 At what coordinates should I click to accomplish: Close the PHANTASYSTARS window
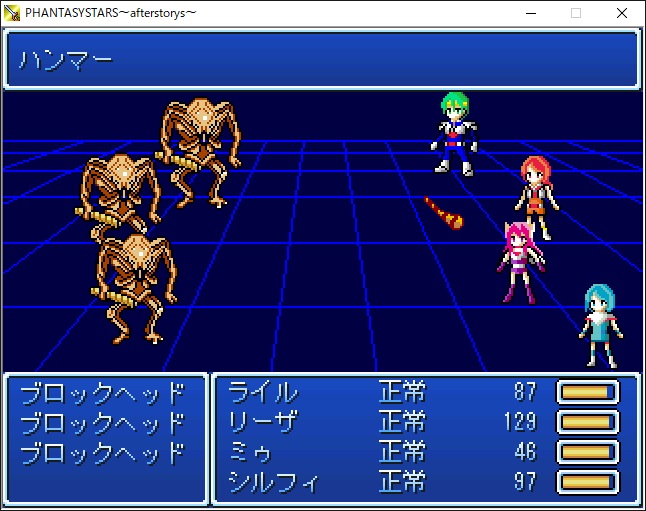click(x=622, y=13)
